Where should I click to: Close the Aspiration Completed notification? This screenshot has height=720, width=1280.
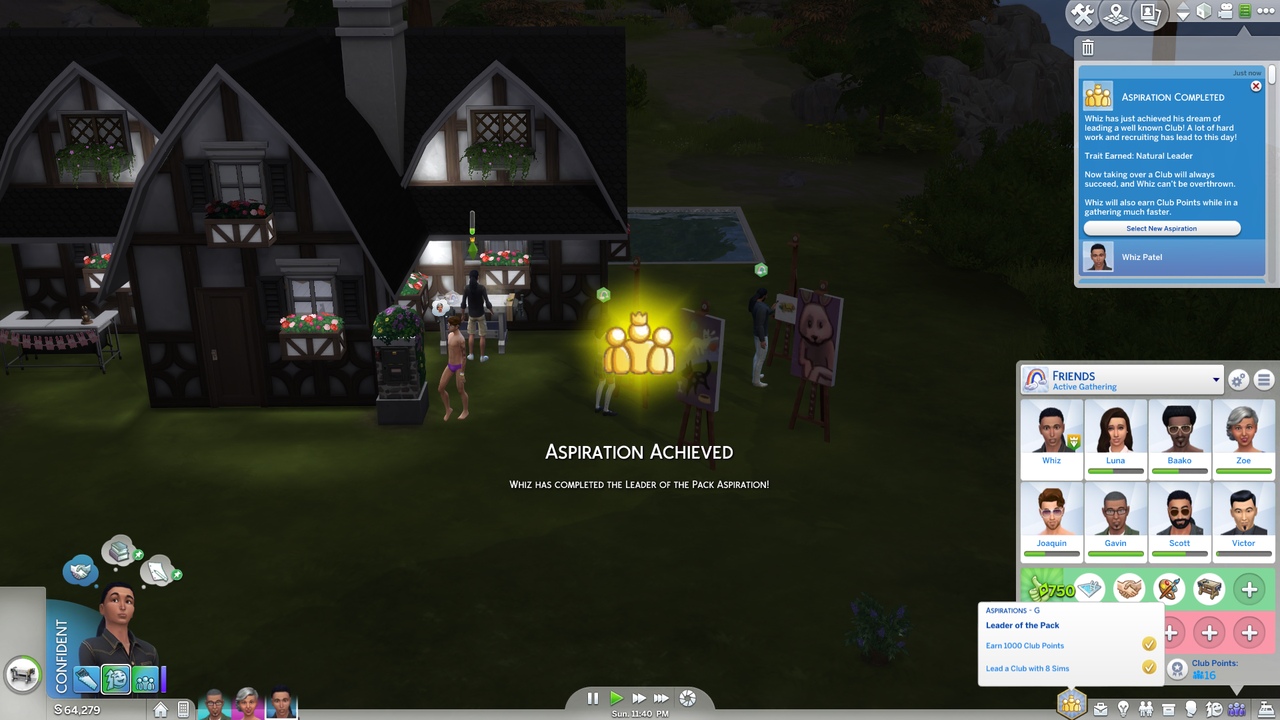pyautogui.click(x=1256, y=87)
